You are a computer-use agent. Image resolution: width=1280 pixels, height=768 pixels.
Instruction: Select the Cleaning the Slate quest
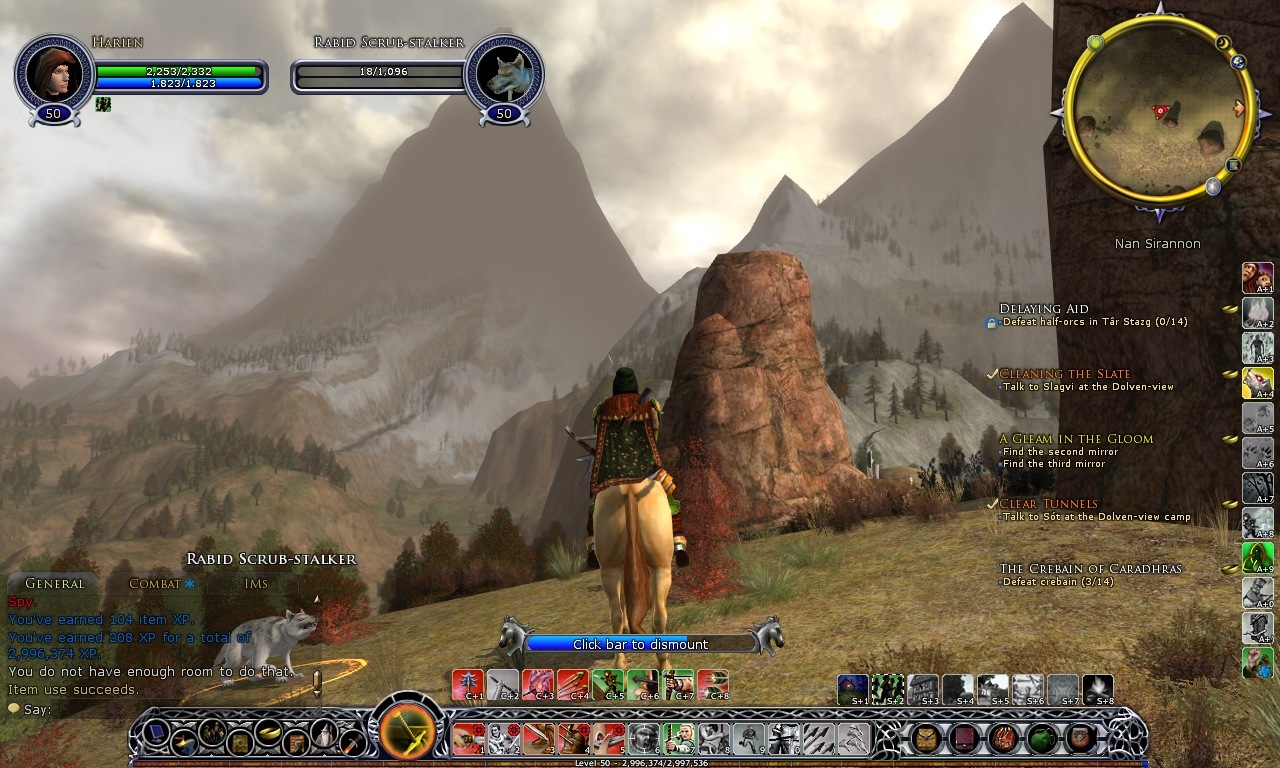pyautogui.click(x=1064, y=374)
